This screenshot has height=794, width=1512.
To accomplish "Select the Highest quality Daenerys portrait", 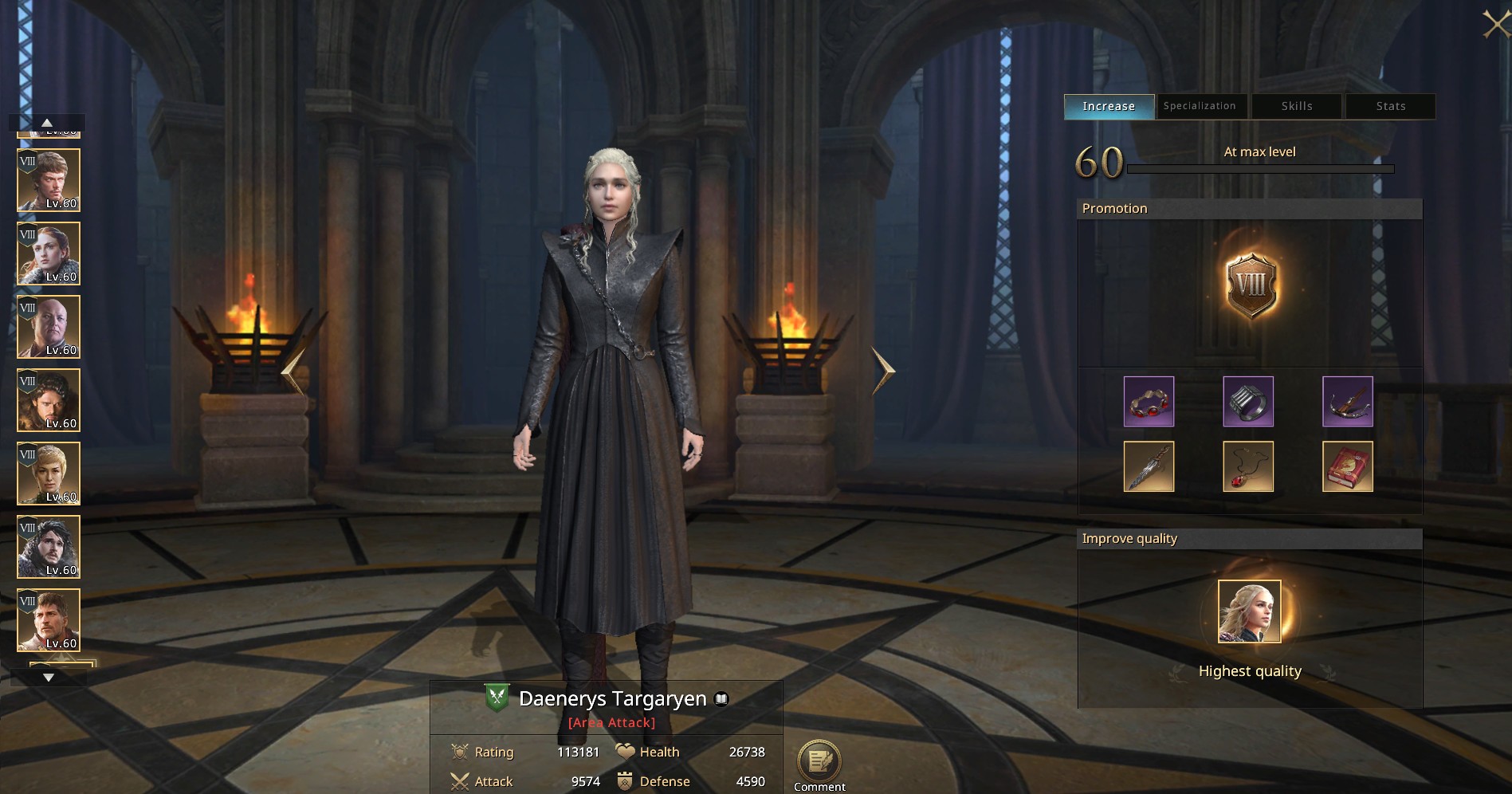I will coord(1248,613).
